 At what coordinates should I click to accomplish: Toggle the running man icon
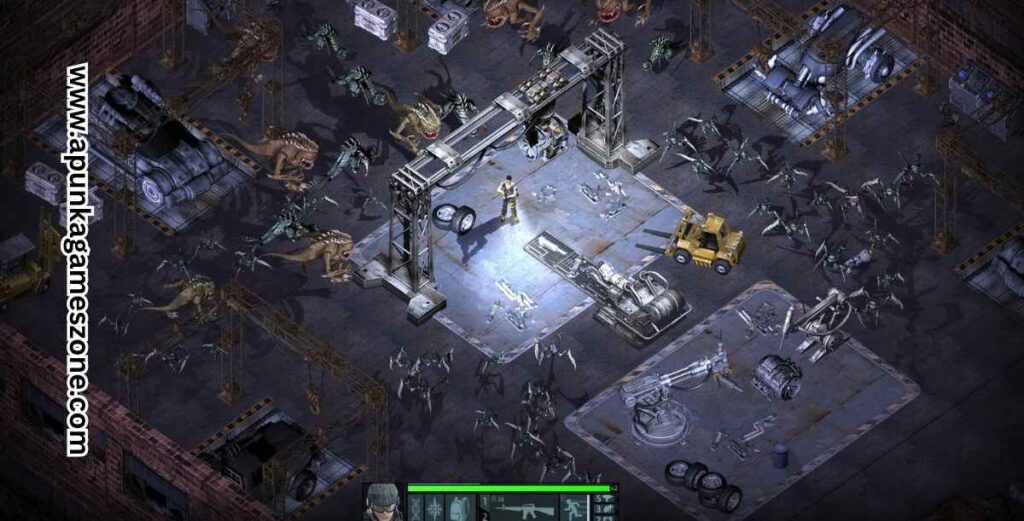(x=575, y=508)
